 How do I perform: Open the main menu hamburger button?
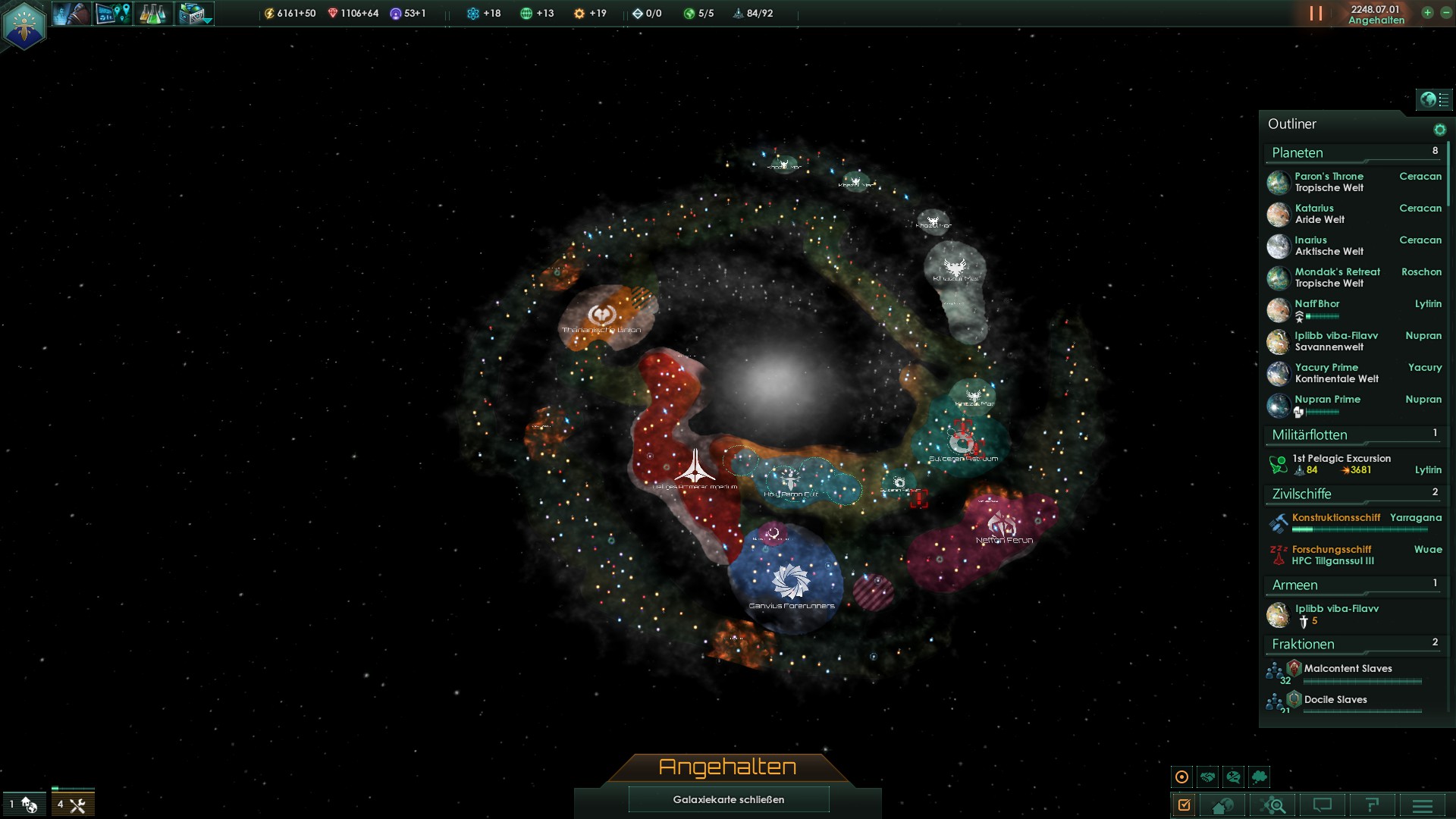(1423, 805)
